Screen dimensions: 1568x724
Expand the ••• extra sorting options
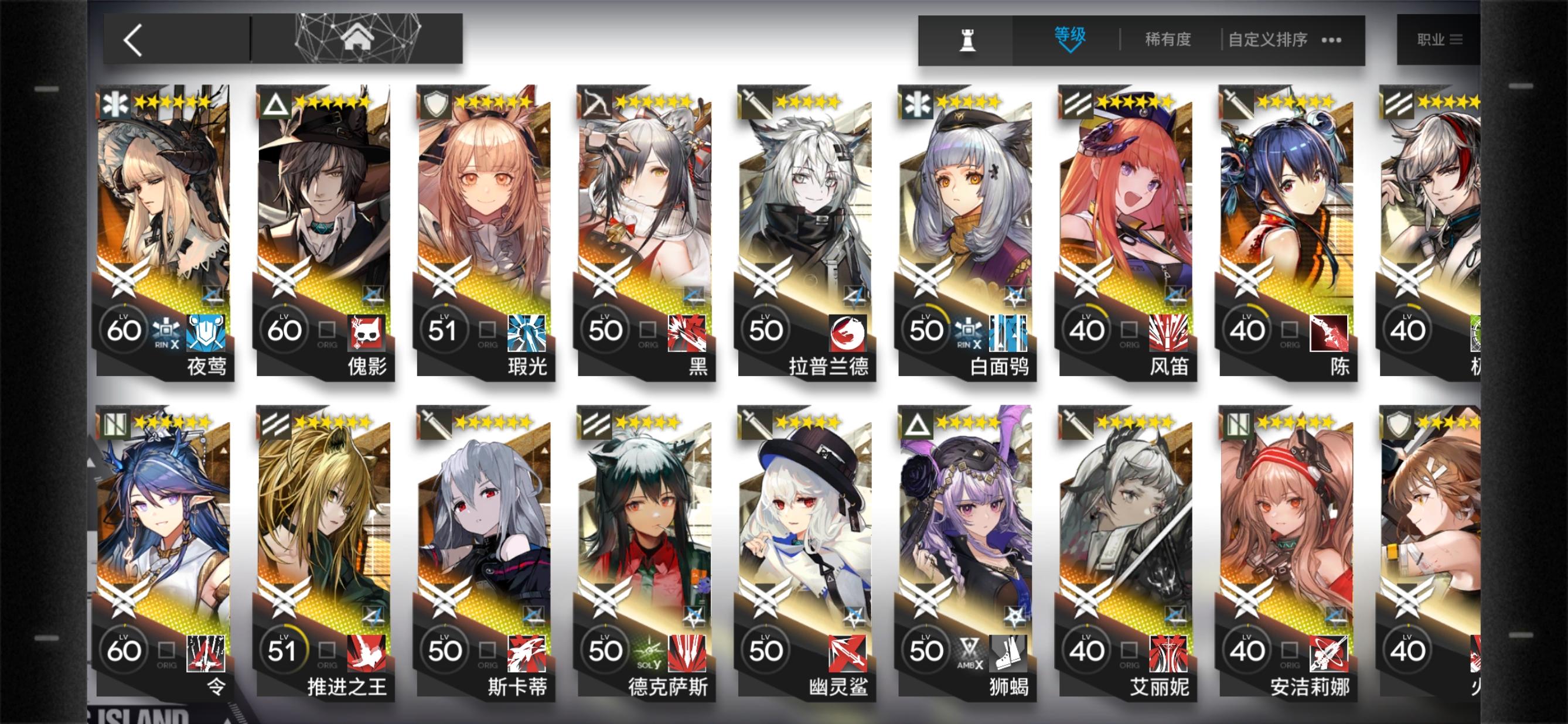(1333, 40)
